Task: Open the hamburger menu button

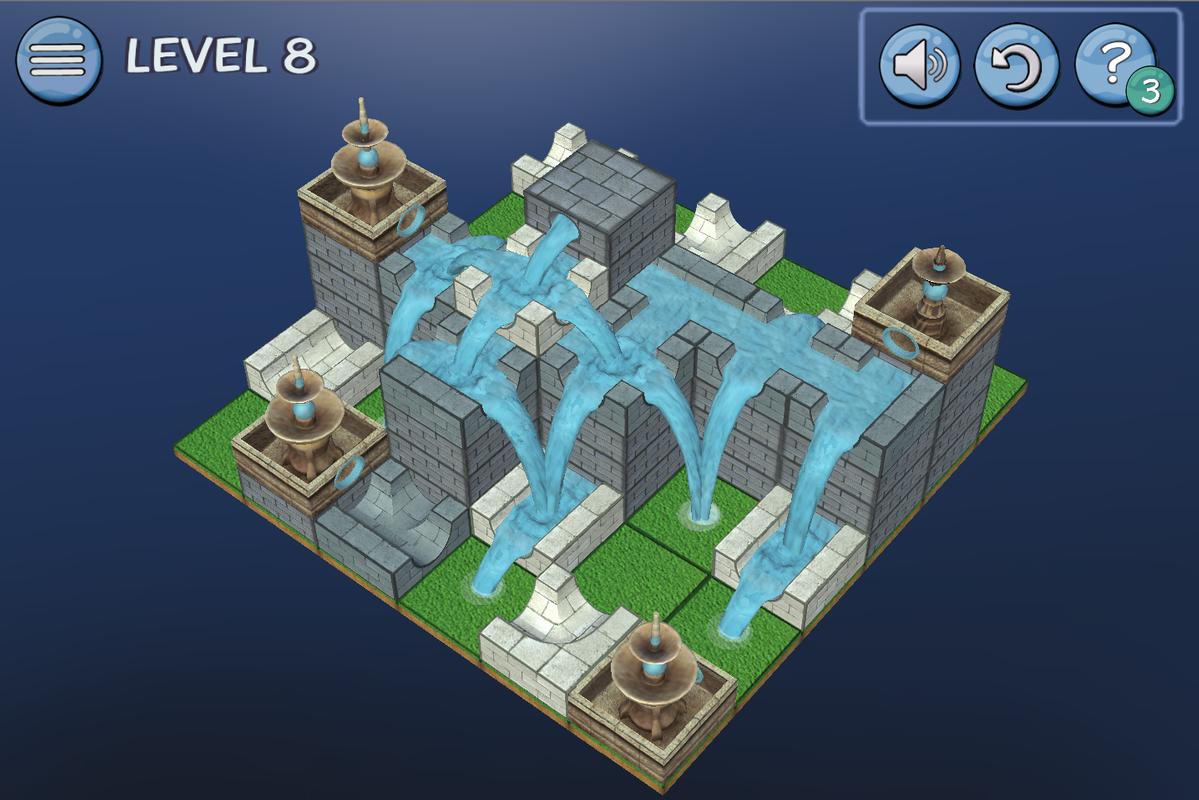Action: pyautogui.click(x=58, y=60)
